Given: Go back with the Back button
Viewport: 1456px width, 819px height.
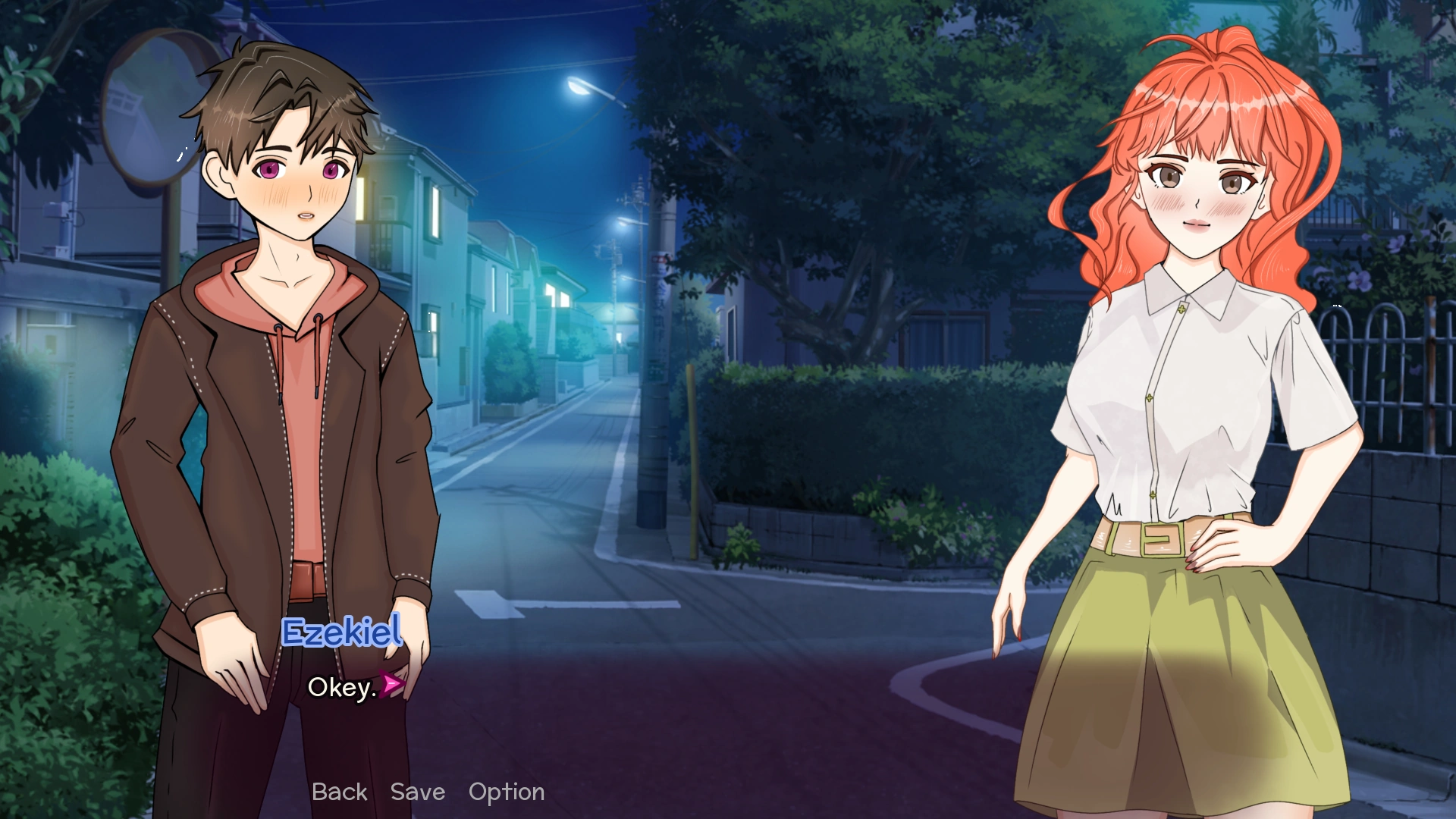Looking at the screenshot, I should point(339,792).
